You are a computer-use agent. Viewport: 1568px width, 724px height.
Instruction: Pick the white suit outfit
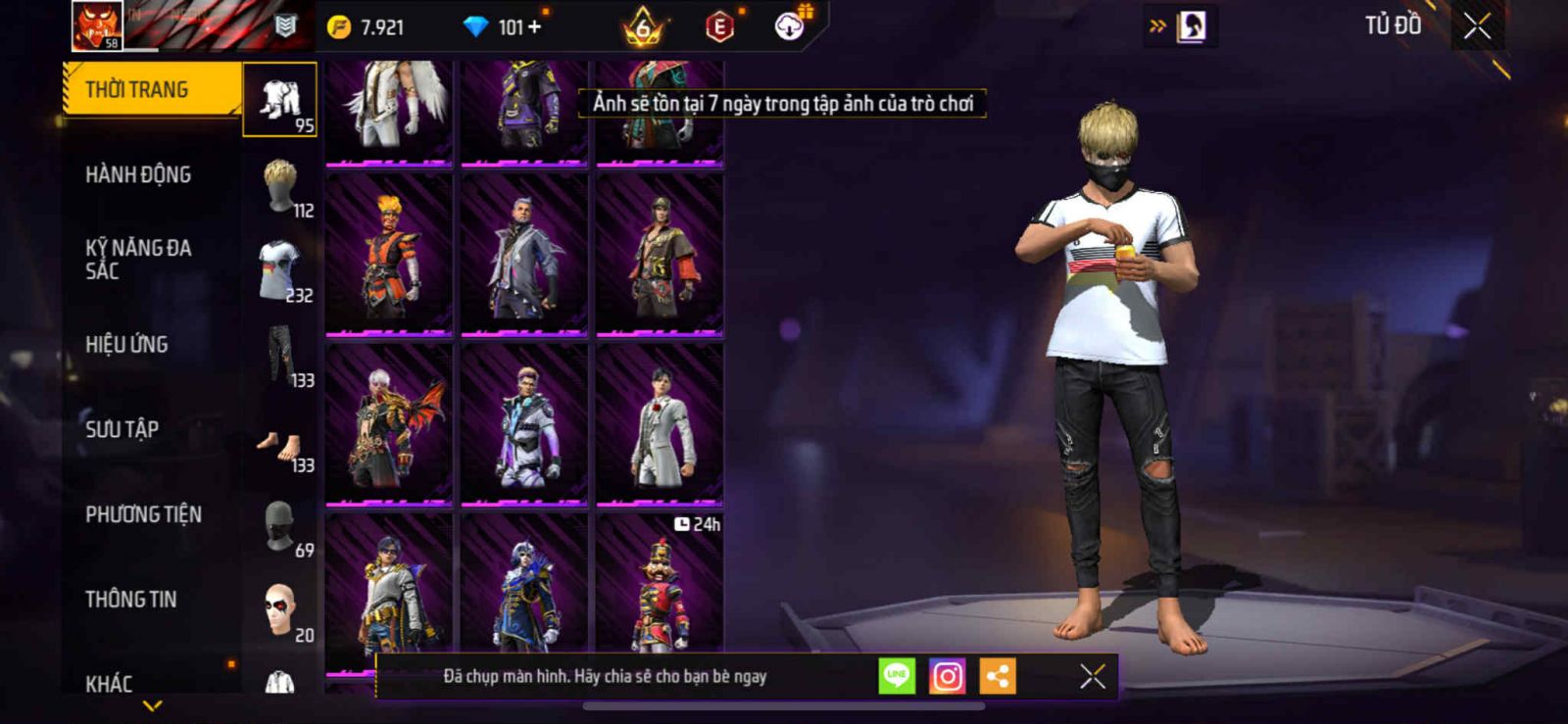point(660,424)
